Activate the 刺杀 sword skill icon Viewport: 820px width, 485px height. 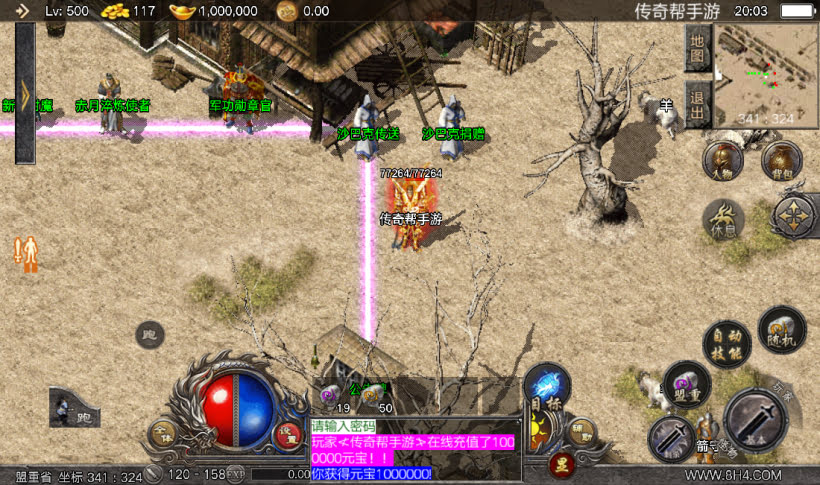[671, 438]
